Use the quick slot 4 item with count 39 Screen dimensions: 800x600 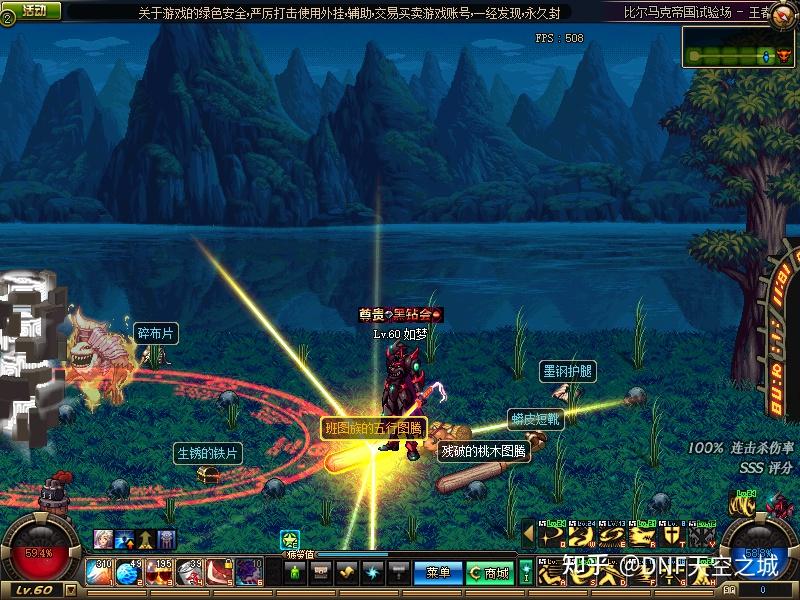[x=190, y=572]
